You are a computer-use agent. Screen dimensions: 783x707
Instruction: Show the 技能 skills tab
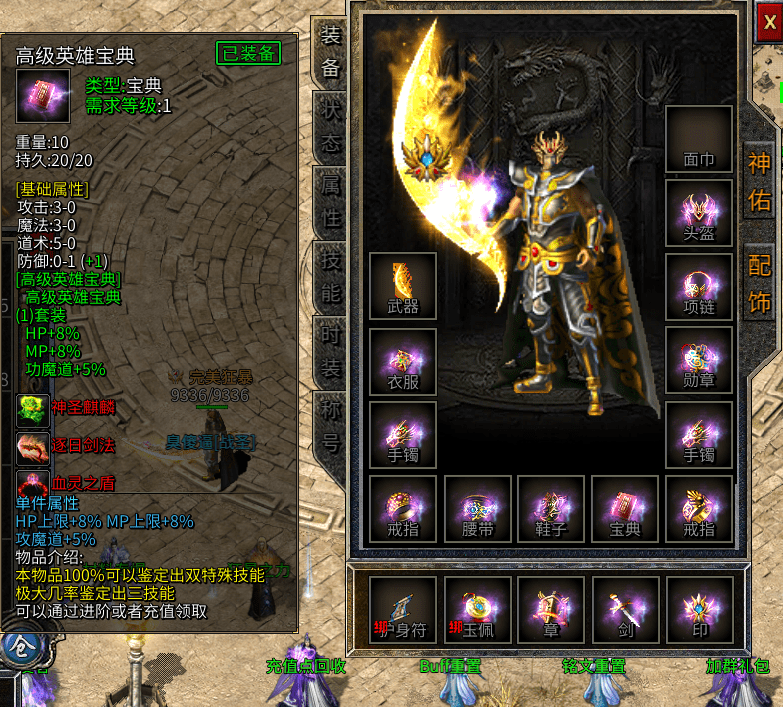pyautogui.click(x=329, y=277)
